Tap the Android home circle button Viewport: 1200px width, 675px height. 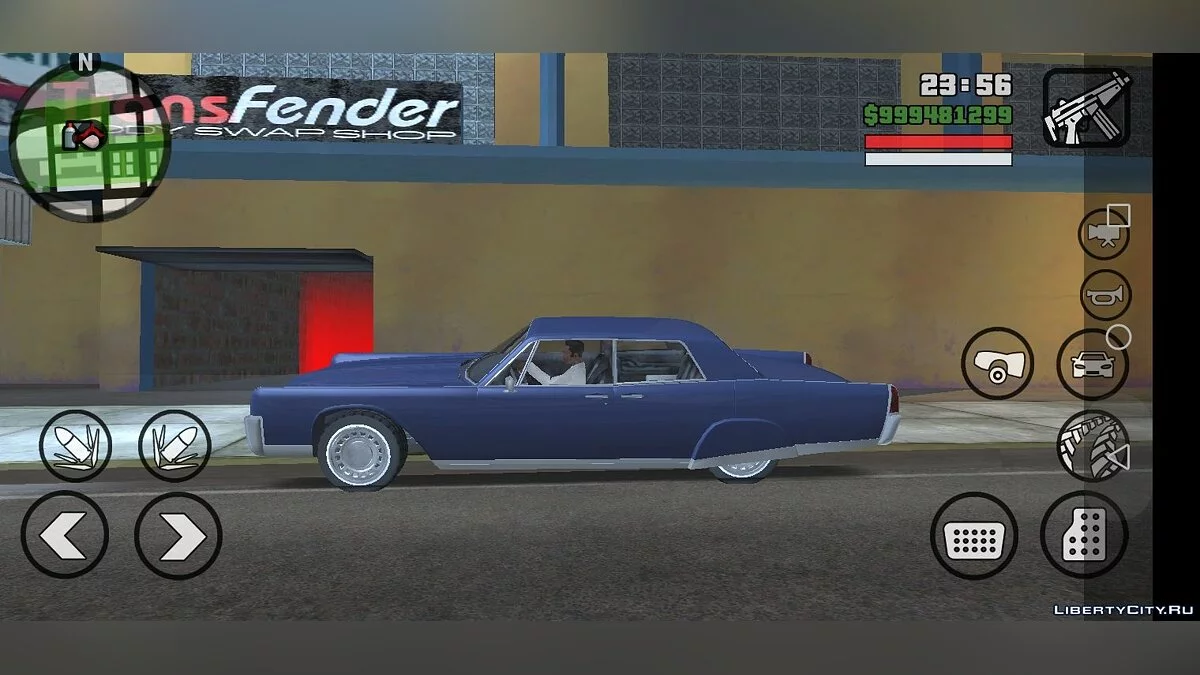[x=1119, y=337]
